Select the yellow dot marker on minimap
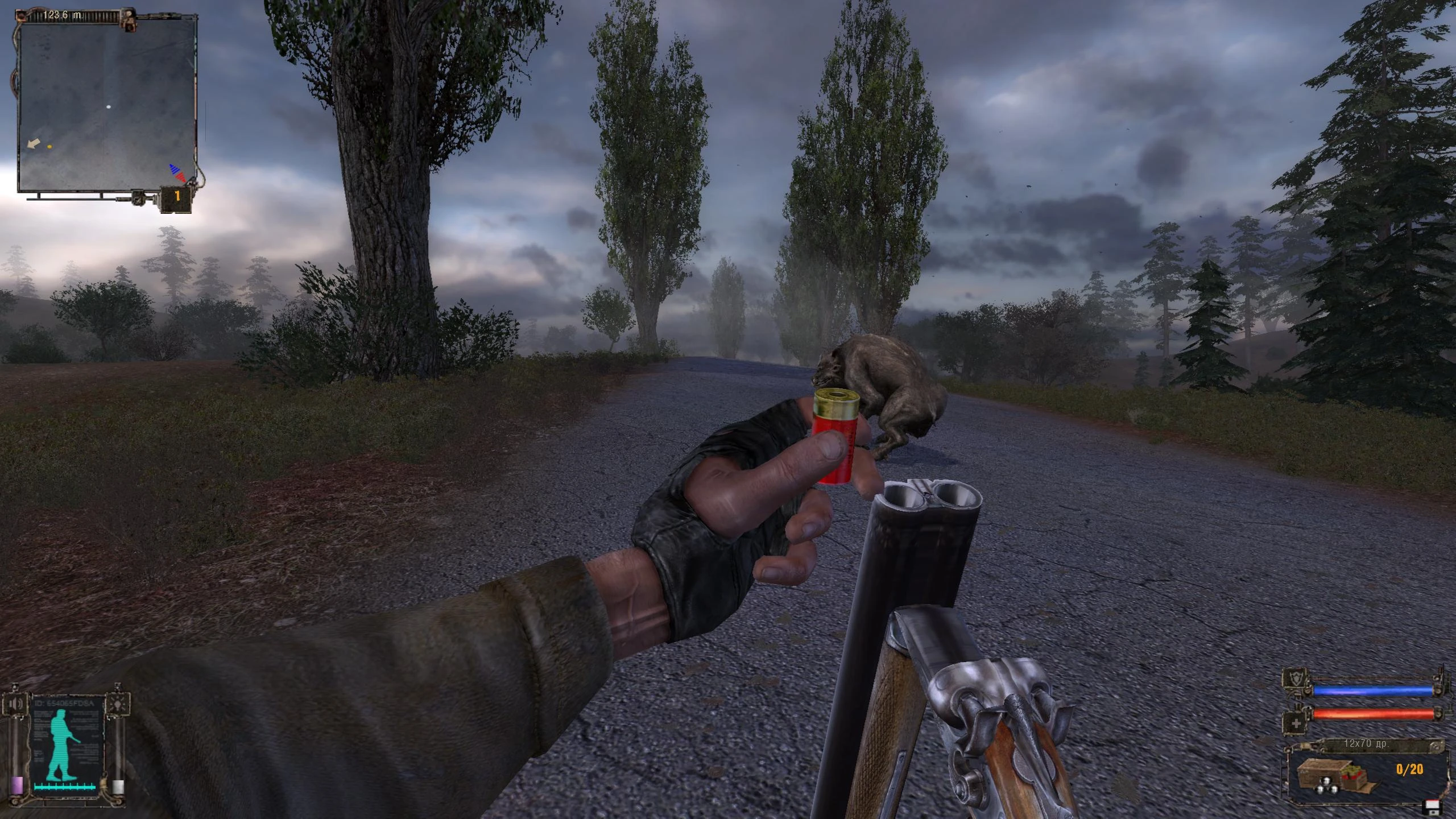Screen dimensions: 1456x819 click(x=50, y=147)
